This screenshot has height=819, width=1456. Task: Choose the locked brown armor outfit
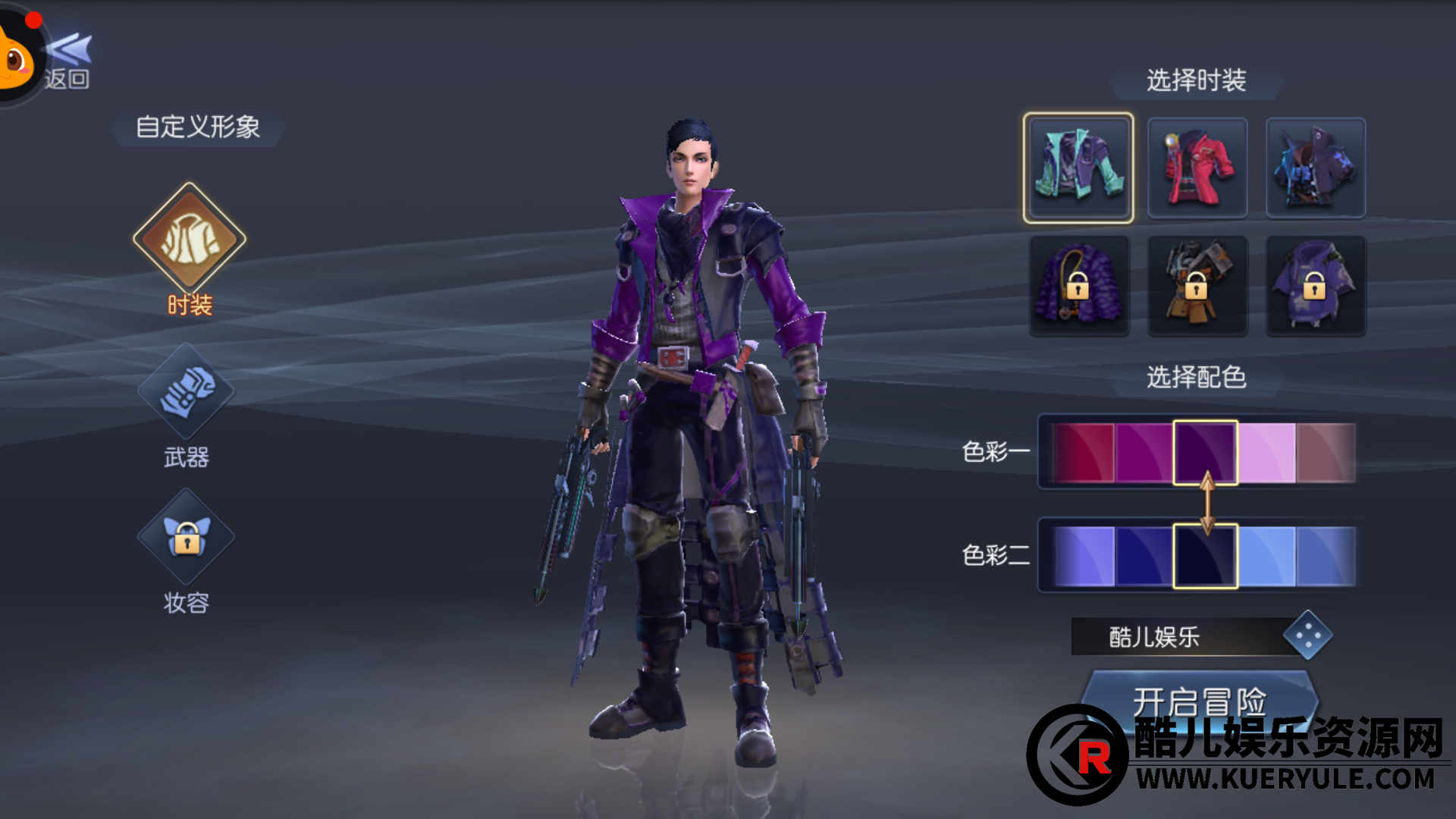click(x=1197, y=286)
